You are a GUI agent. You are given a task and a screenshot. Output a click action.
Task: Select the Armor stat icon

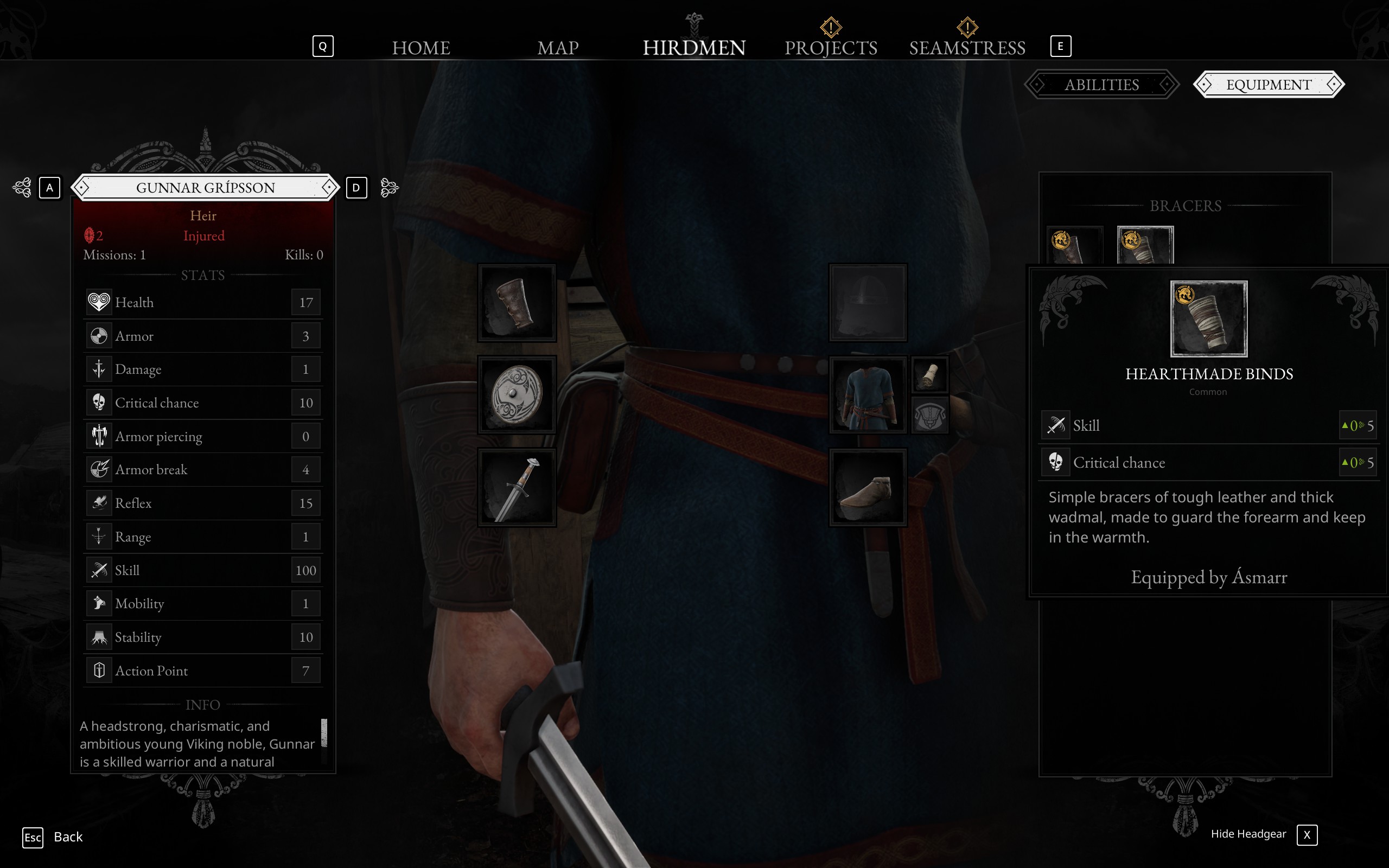(99, 335)
